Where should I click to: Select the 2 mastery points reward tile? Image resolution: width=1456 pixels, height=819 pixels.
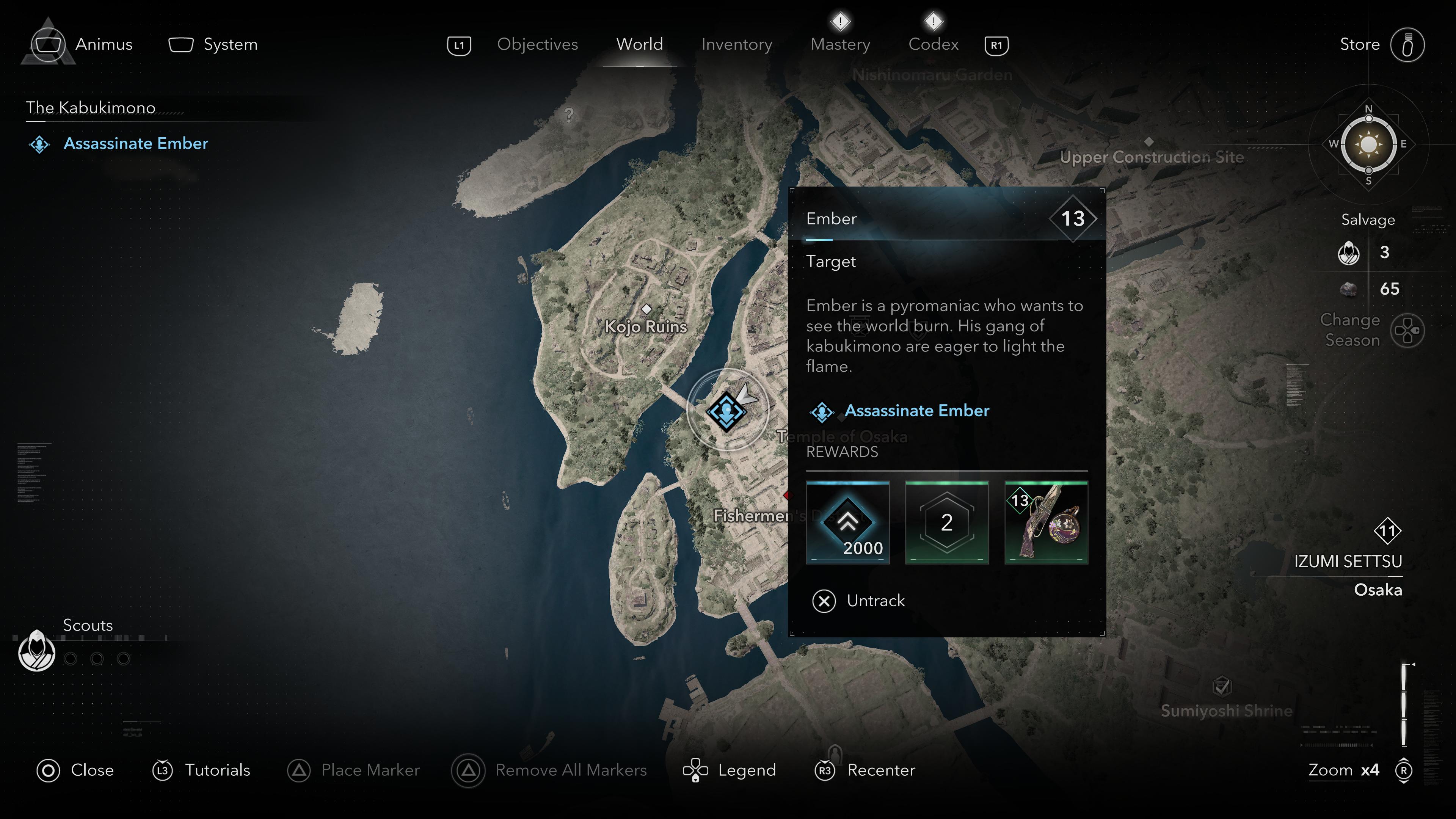pos(947,522)
